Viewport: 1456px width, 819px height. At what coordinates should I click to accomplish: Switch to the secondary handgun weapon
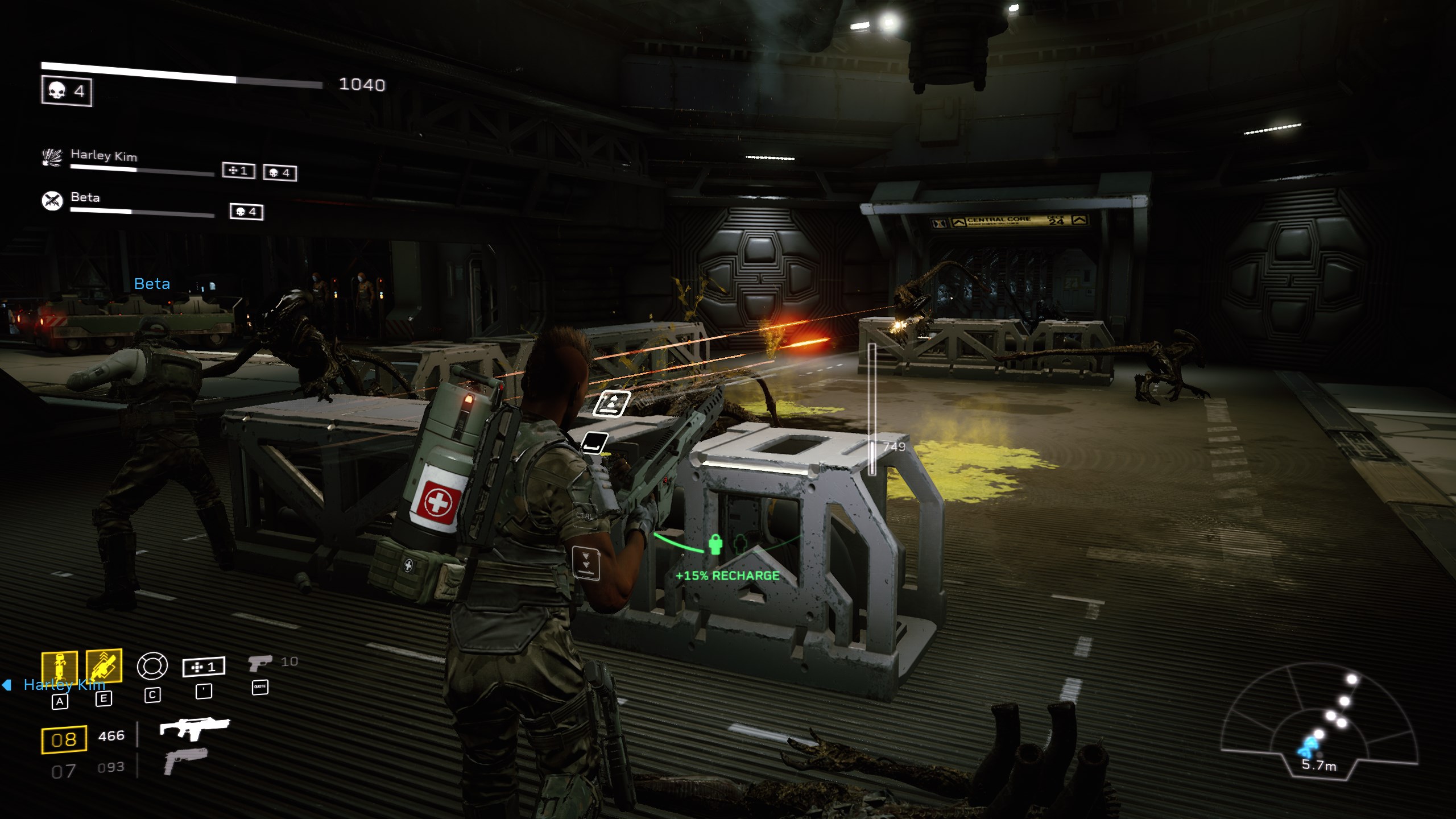(186, 761)
